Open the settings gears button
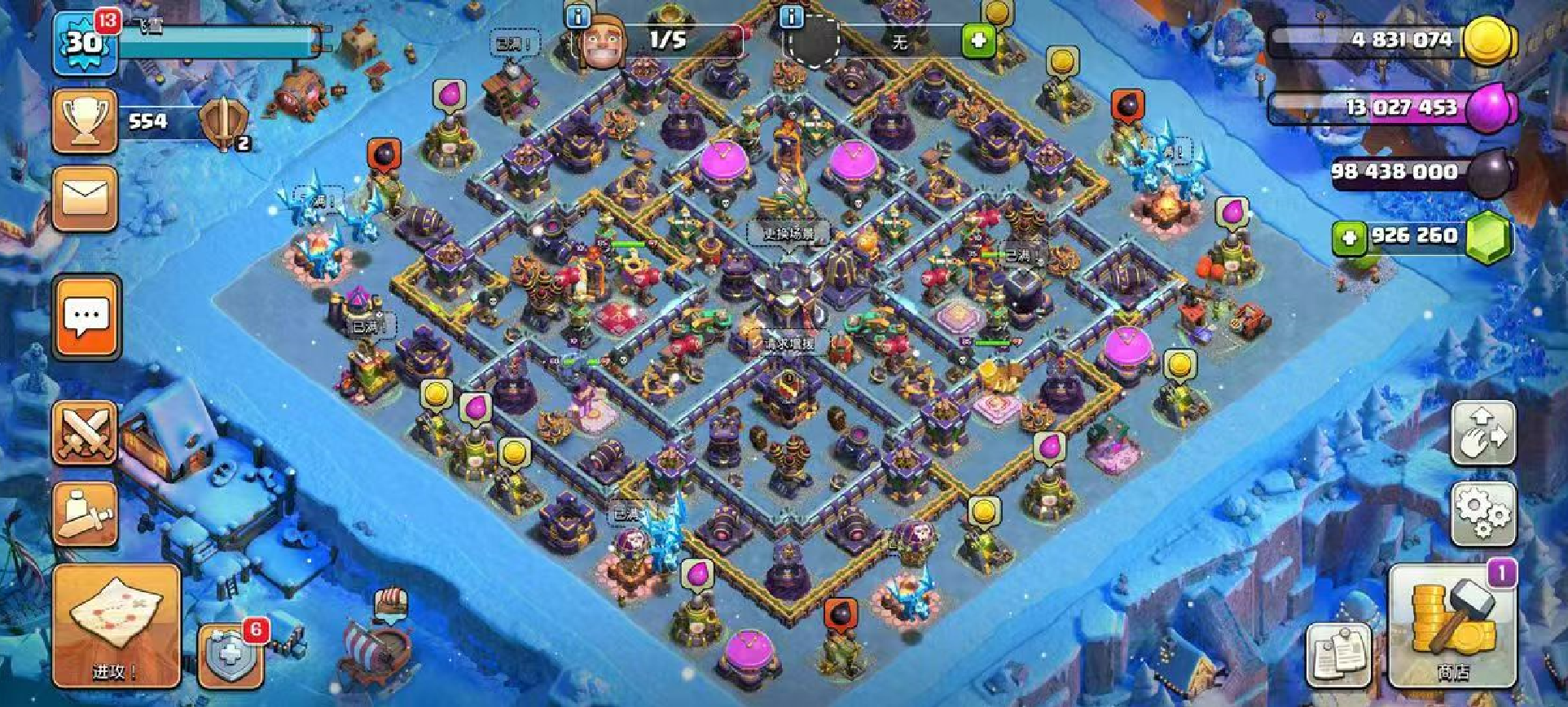This screenshot has height=707, width=1568. point(1483,513)
